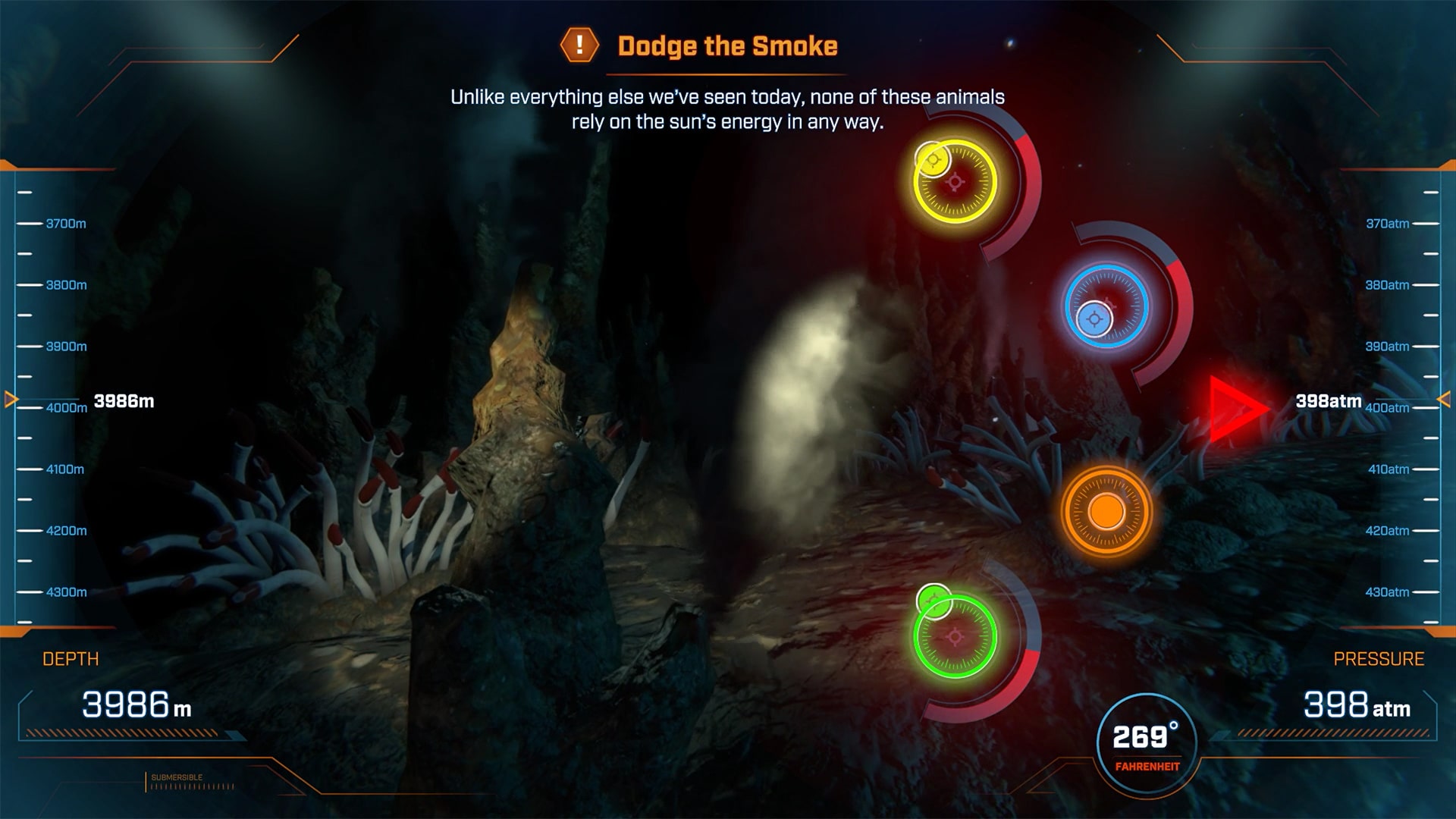Image resolution: width=1456 pixels, height=819 pixels.
Task: Select the blue player target ring
Action: [1106, 306]
